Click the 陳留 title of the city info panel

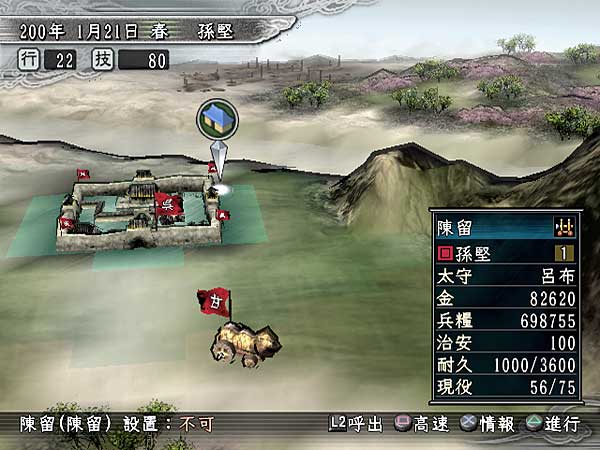pos(456,227)
